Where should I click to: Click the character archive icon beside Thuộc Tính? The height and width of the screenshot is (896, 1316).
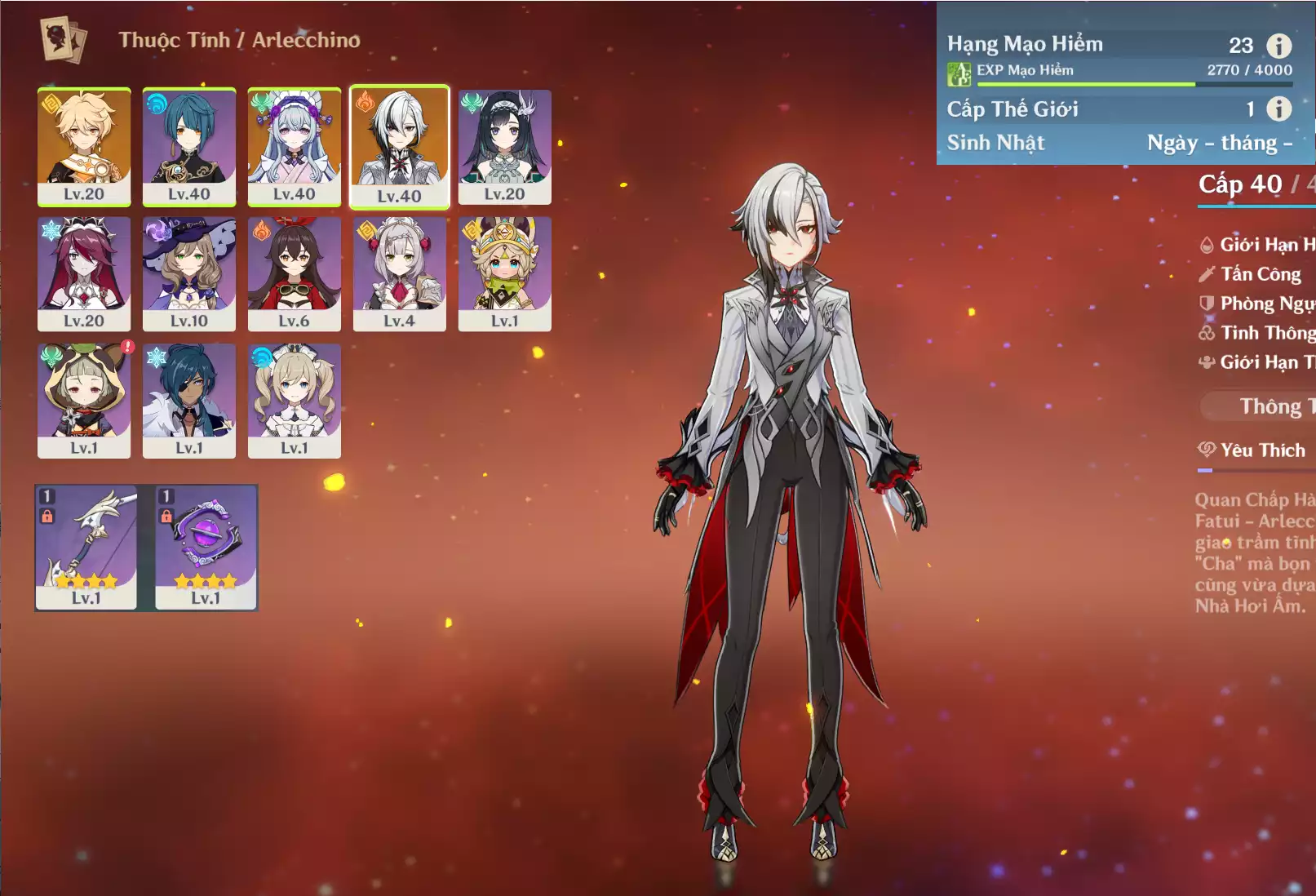coord(64,40)
